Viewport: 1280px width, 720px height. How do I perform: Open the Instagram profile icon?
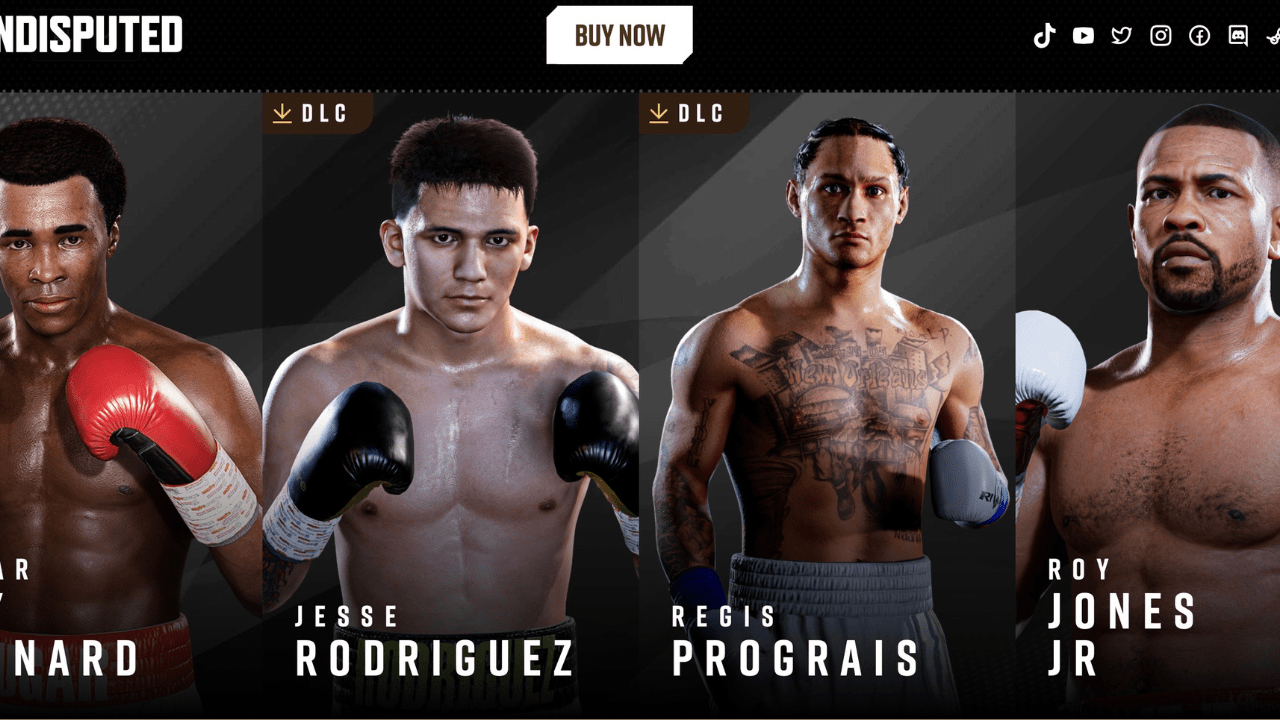pyautogui.click(x=1160, y=36)
